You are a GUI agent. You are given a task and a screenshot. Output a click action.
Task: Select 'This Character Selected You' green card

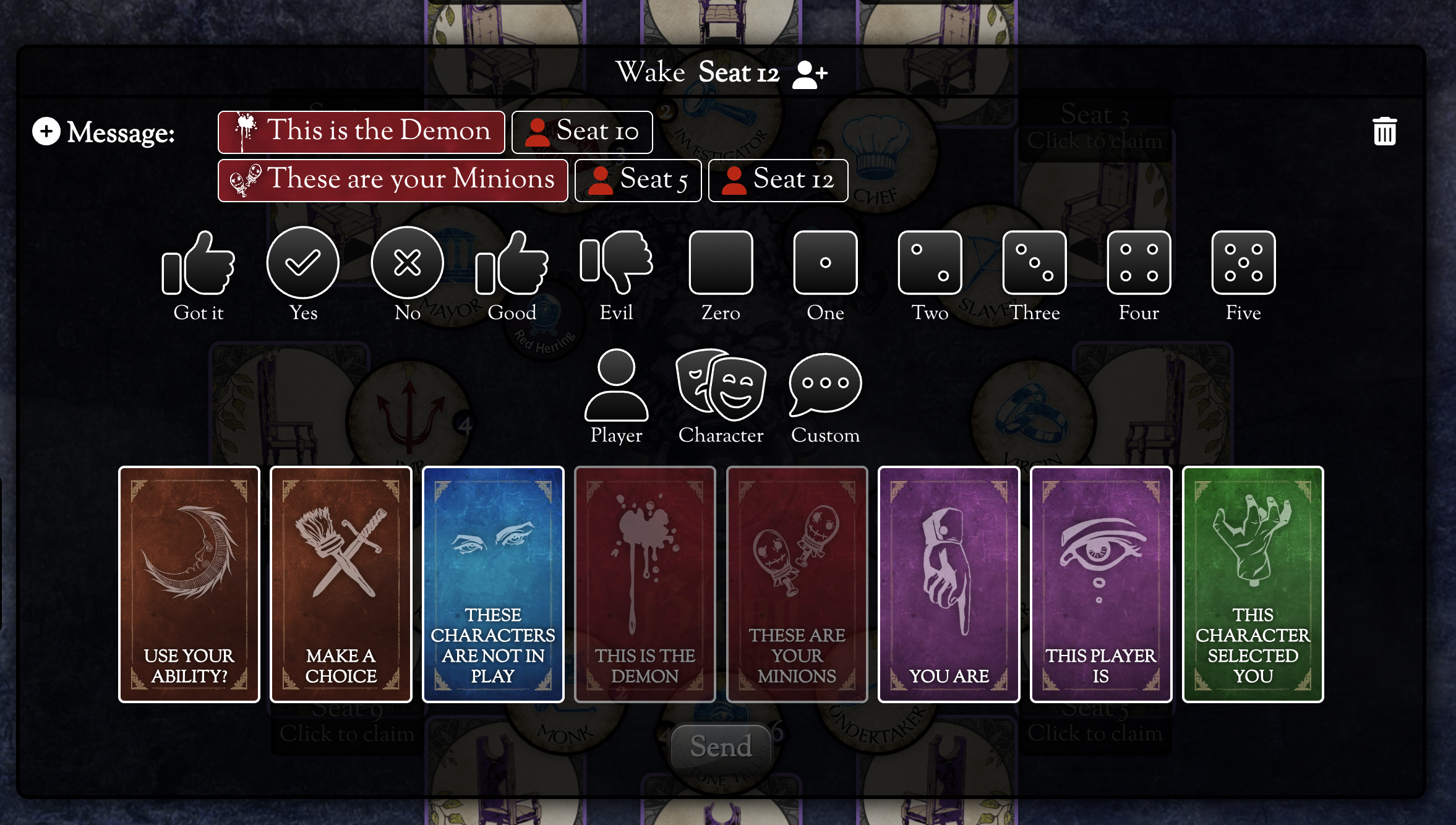(1253, 584)
